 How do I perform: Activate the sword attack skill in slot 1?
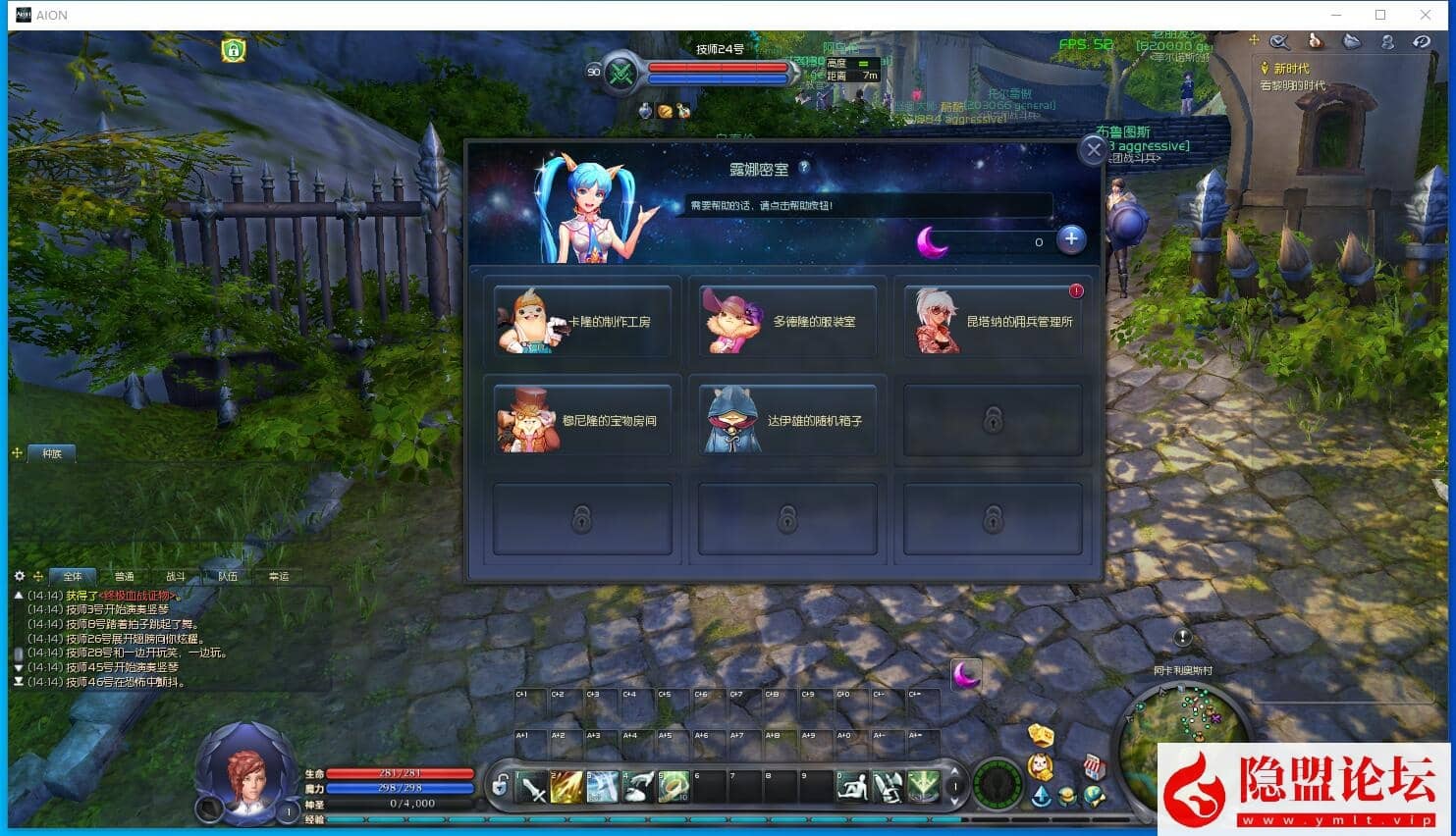click(x=533, y=787)
